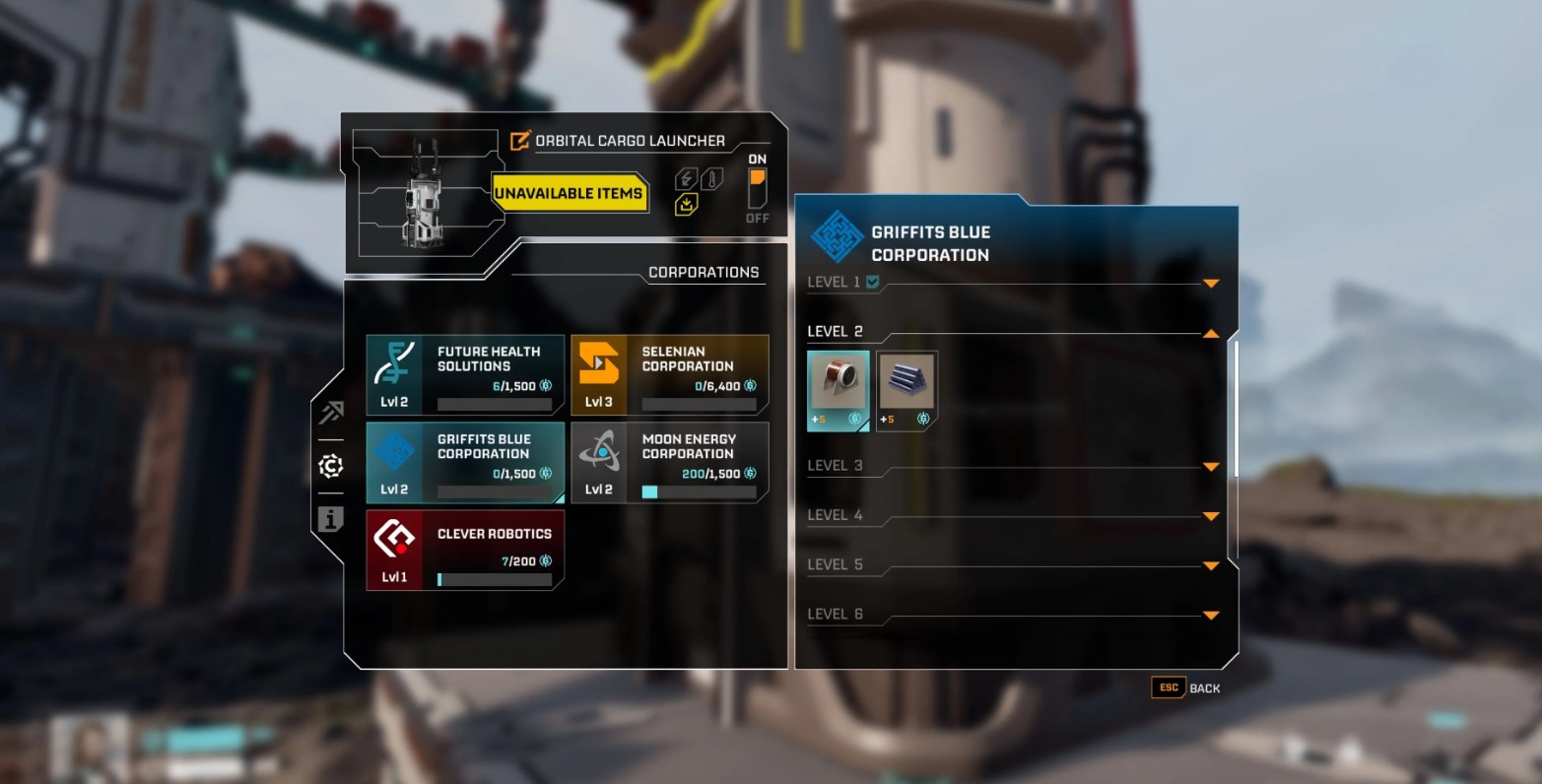Image resolution: width=1542 pixels, height=784 pixels.
Task: Collapse the Level 2 rewards section
Action: (1211, 334)
